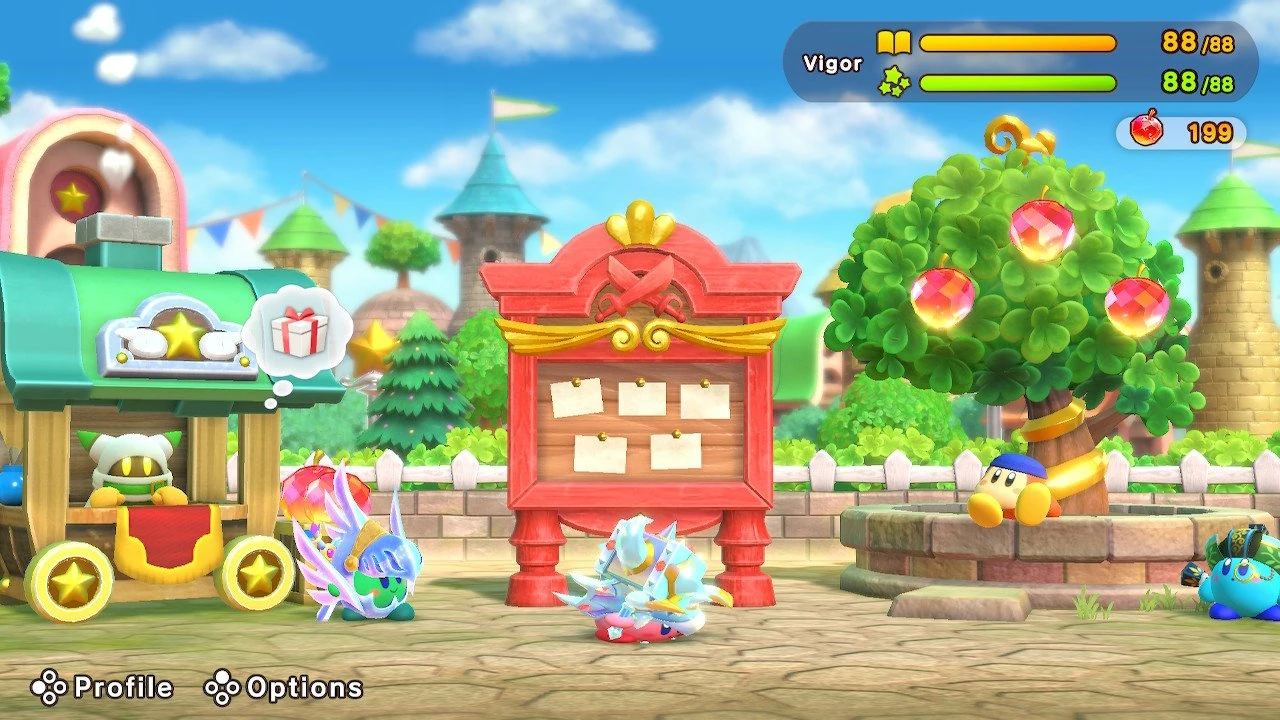
Task: Click the orange Vigor progress bar
Action: pos(1020,42)
